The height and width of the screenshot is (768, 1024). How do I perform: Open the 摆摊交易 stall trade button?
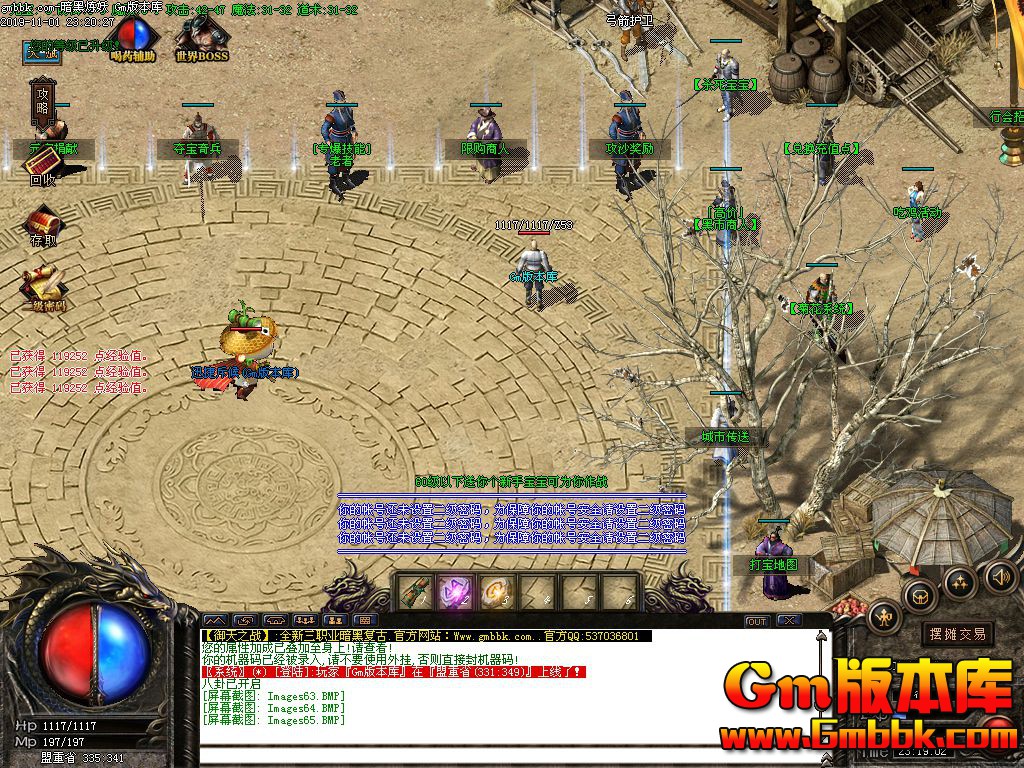957,634
